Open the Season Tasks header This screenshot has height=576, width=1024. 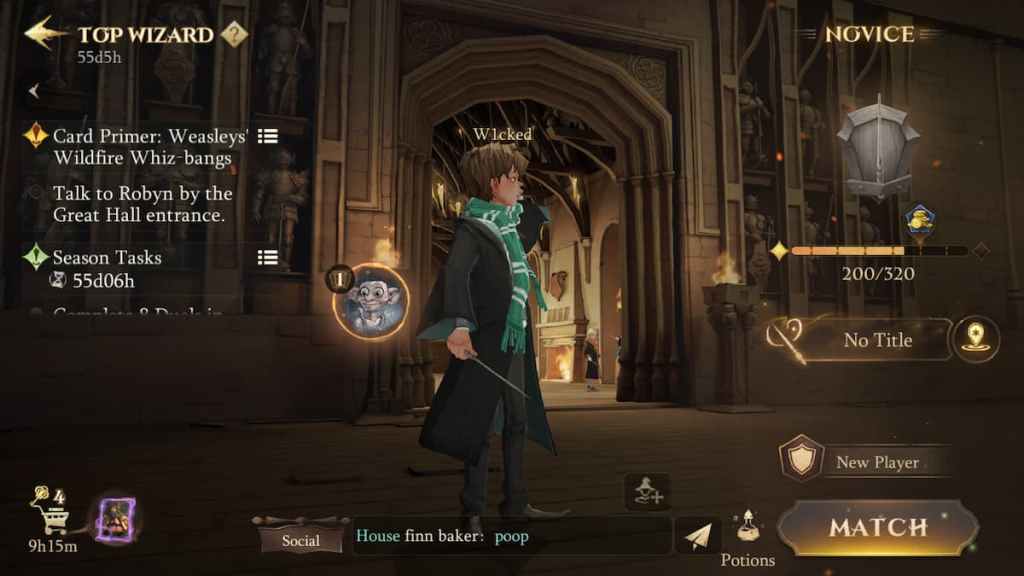point(107,257)
